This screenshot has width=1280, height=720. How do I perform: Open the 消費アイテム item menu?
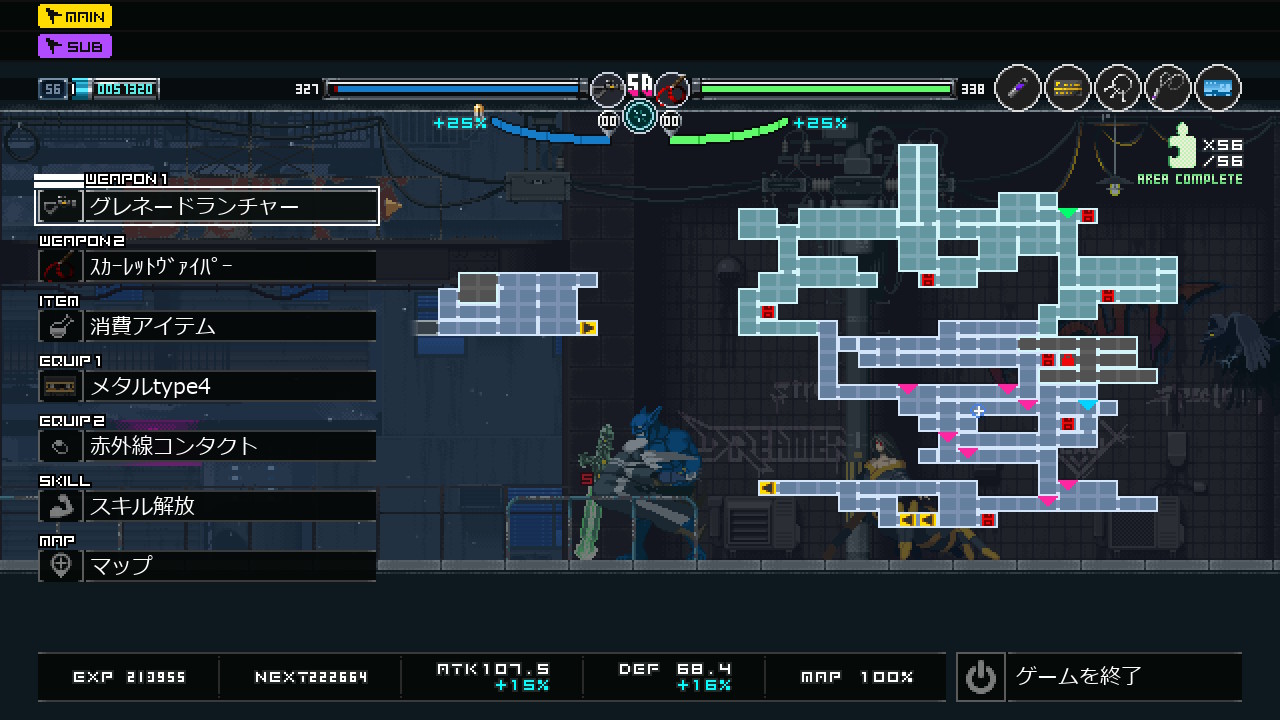point(207,326)
